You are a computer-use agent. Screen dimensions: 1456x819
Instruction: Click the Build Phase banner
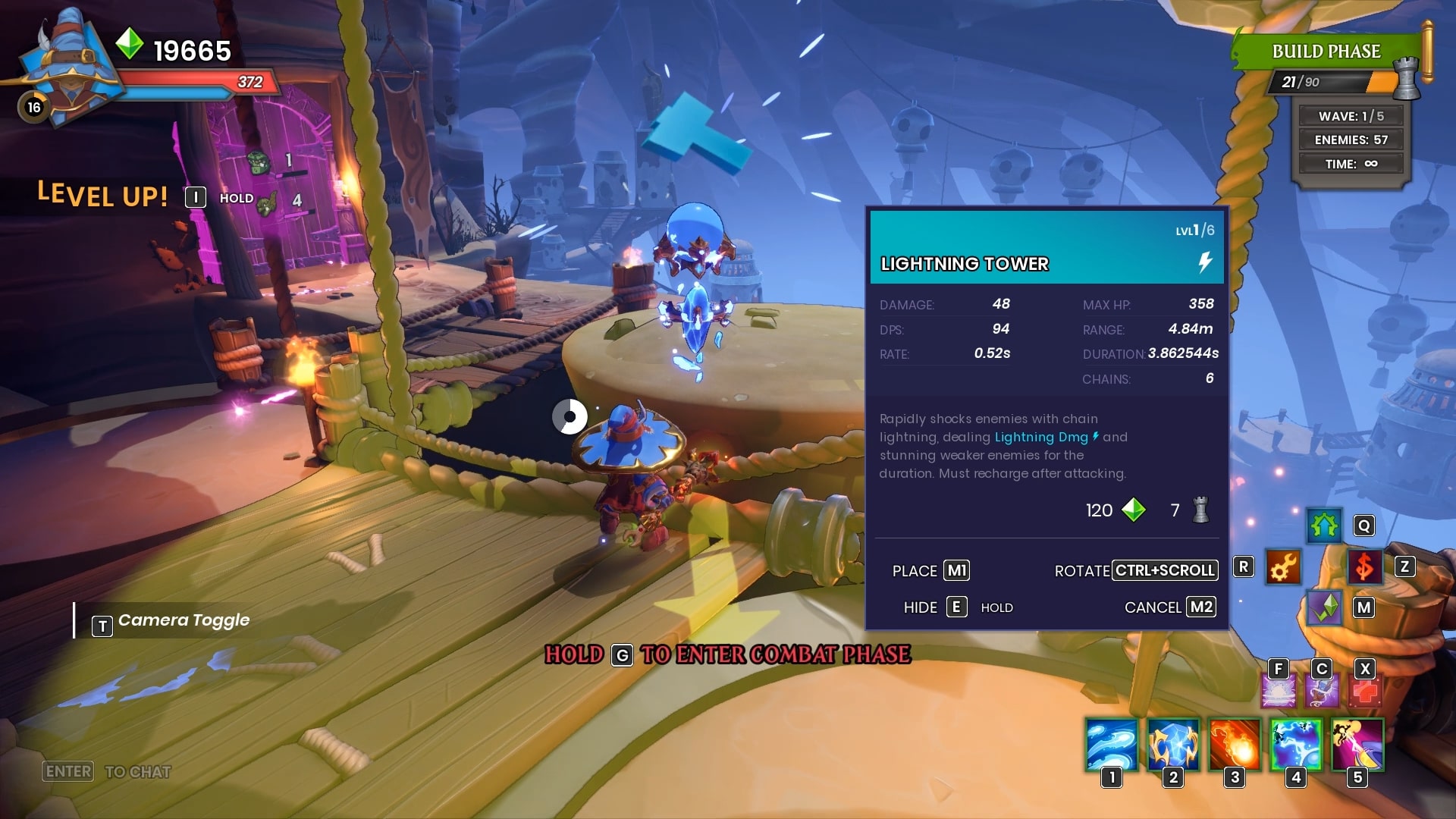(1326, 52)
